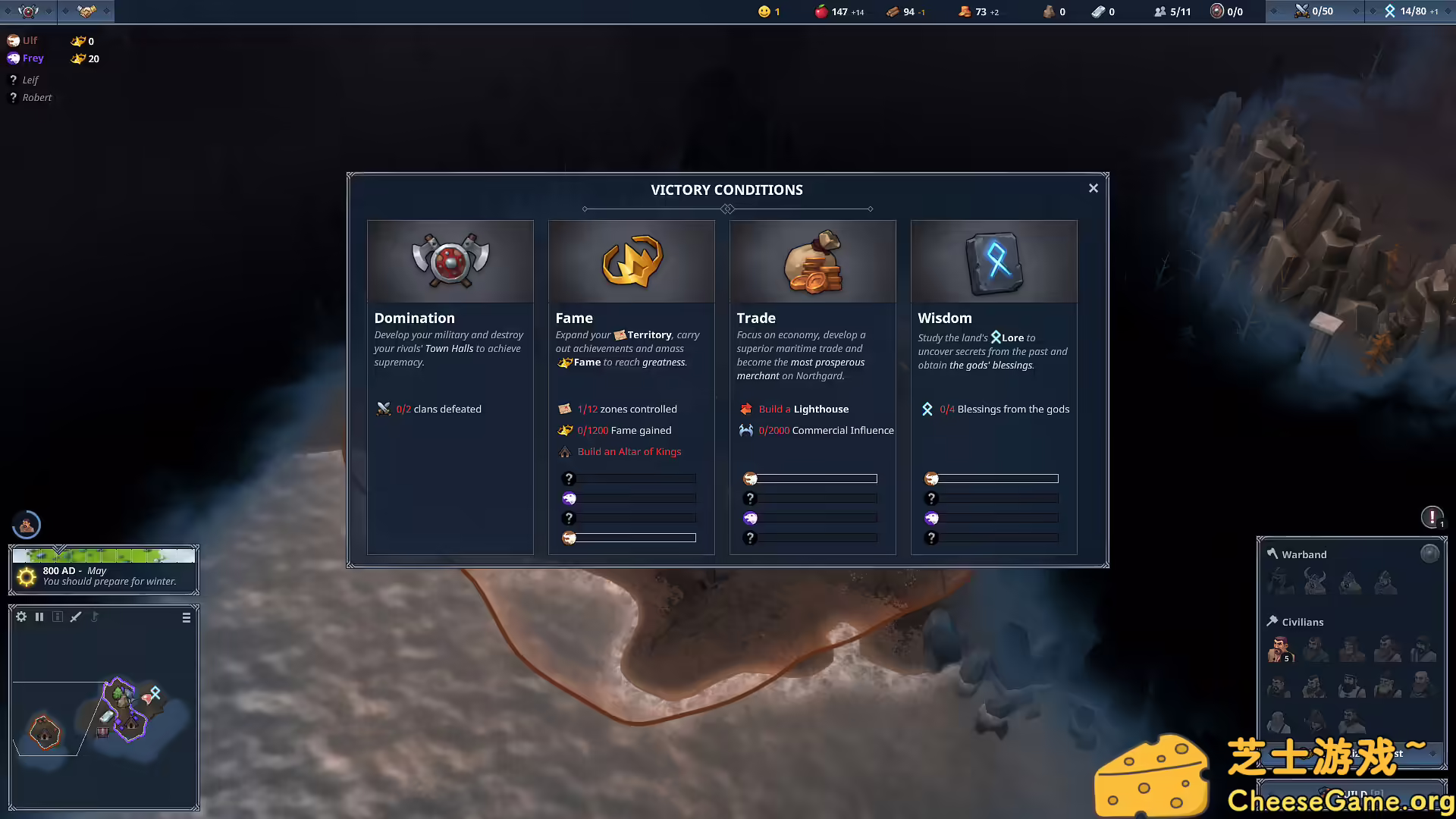Open game settings via the gear icon

(x=21, y=617)
